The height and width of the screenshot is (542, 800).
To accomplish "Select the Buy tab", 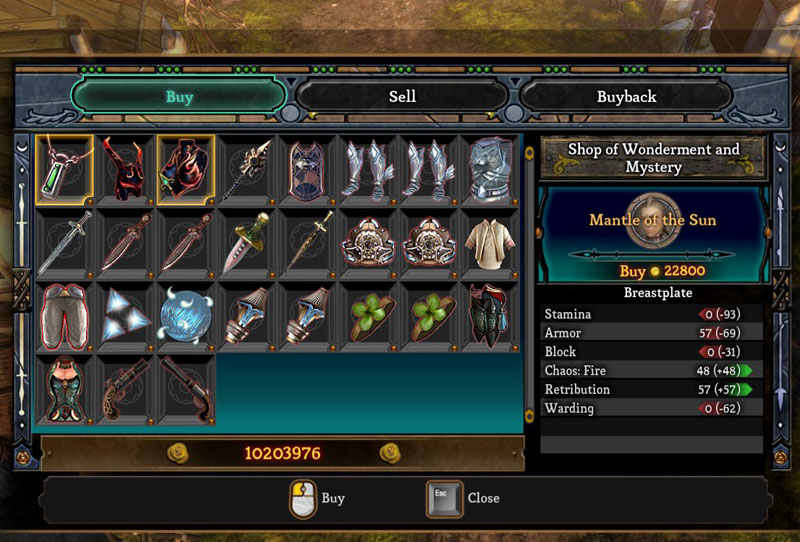I will [x=179, y=97].
